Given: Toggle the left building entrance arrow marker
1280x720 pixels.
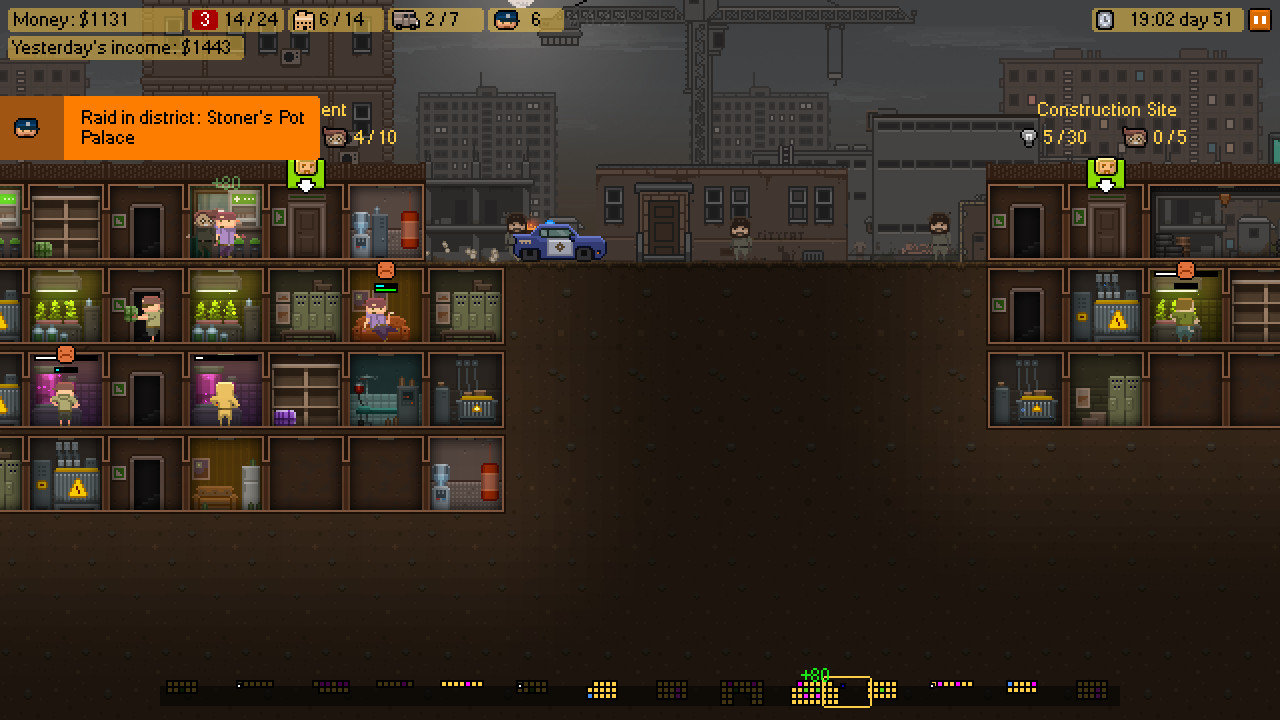Looking at the screenshot, I should pyautogui.click(x=306, y=176).
